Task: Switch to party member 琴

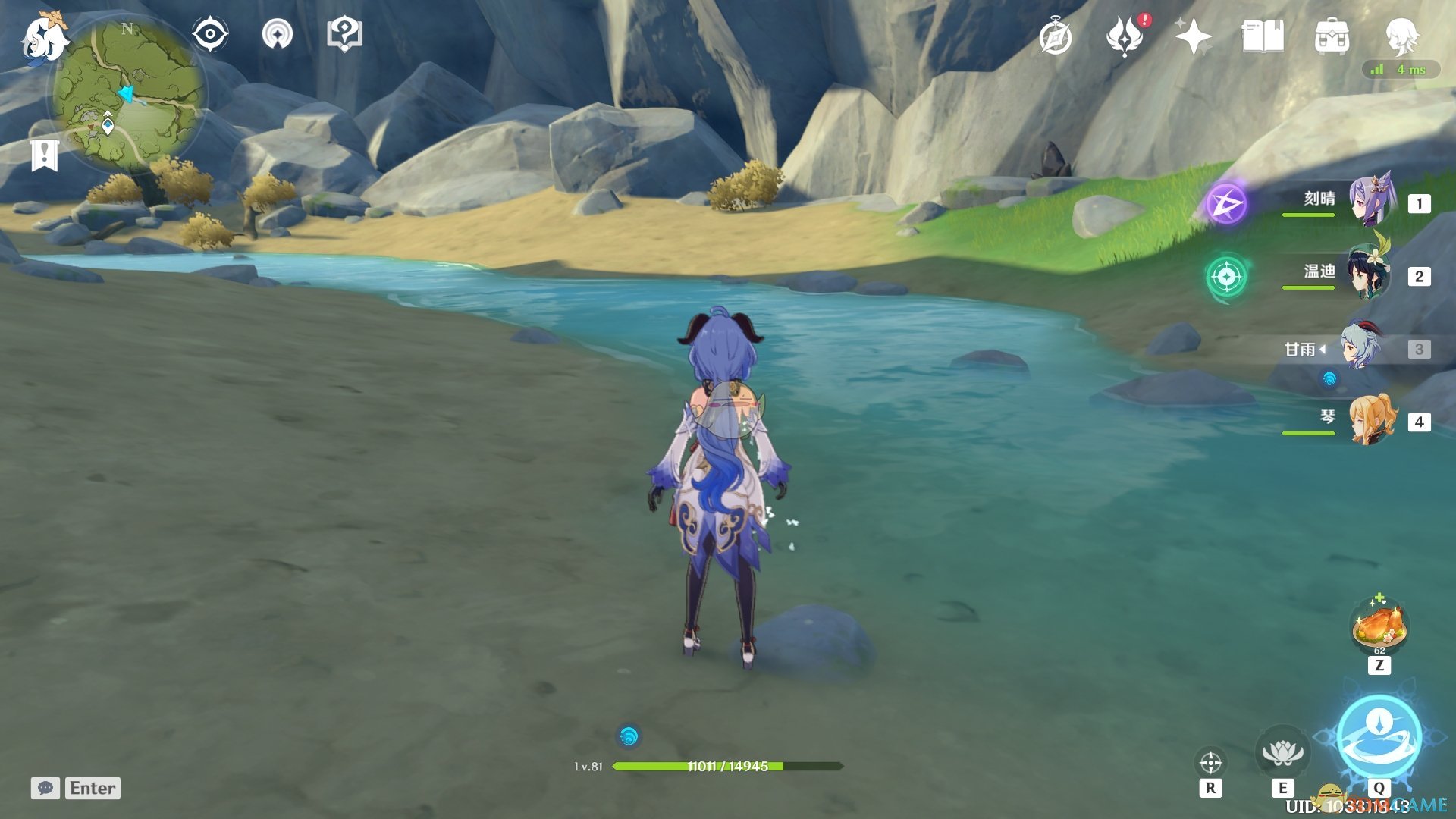Action: (1373, 419)
